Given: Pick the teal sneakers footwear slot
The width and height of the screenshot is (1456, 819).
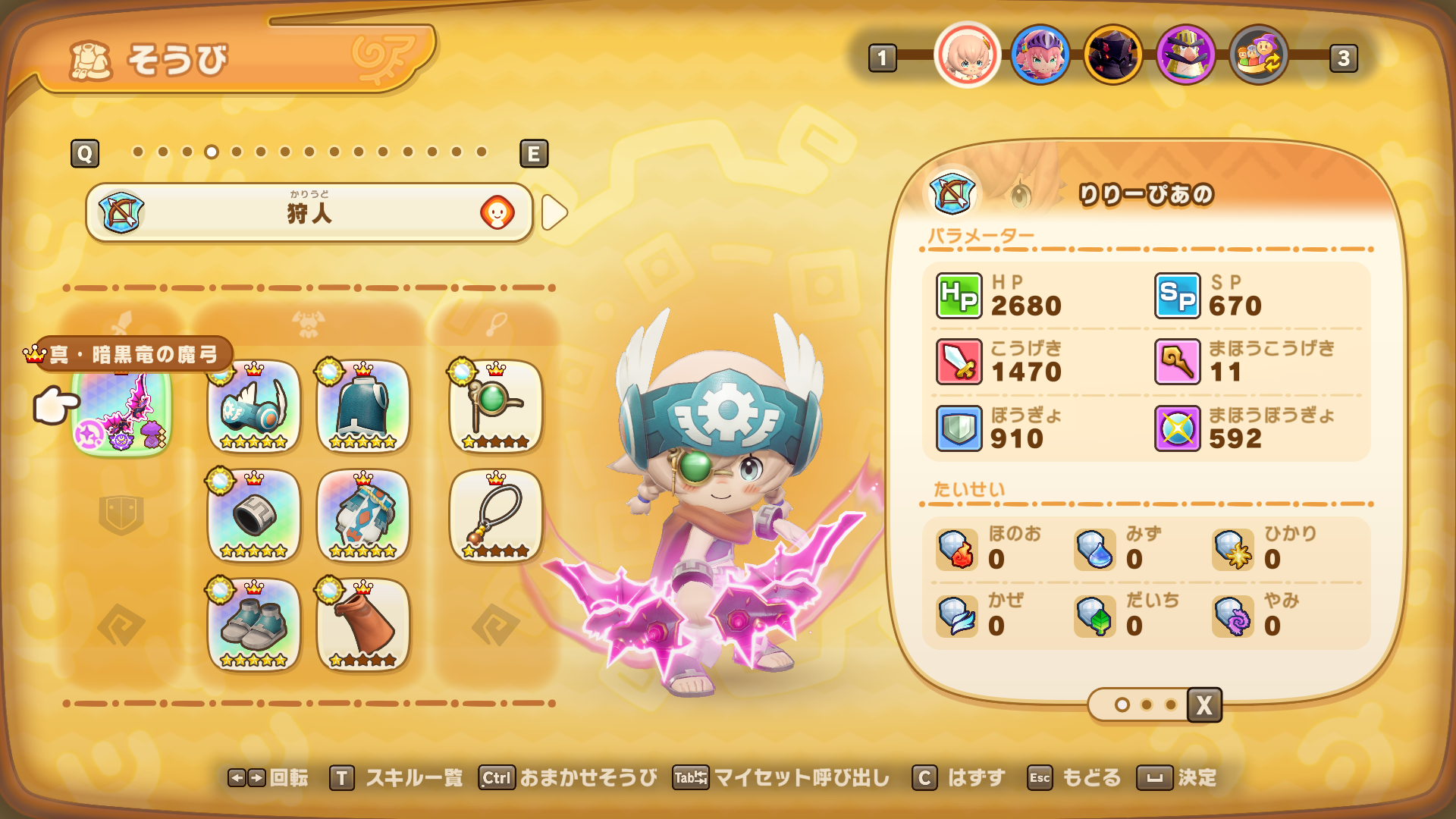Looking at the screenshot, I should (x=254, y=626).
